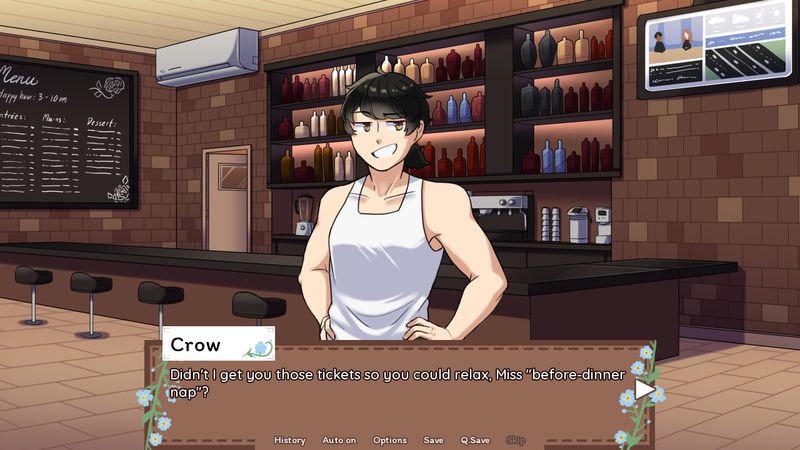Viewport: 800px width, 450px height.
Task: Advance dialogue with the white arrow
Action: click(x=645, y=389)
